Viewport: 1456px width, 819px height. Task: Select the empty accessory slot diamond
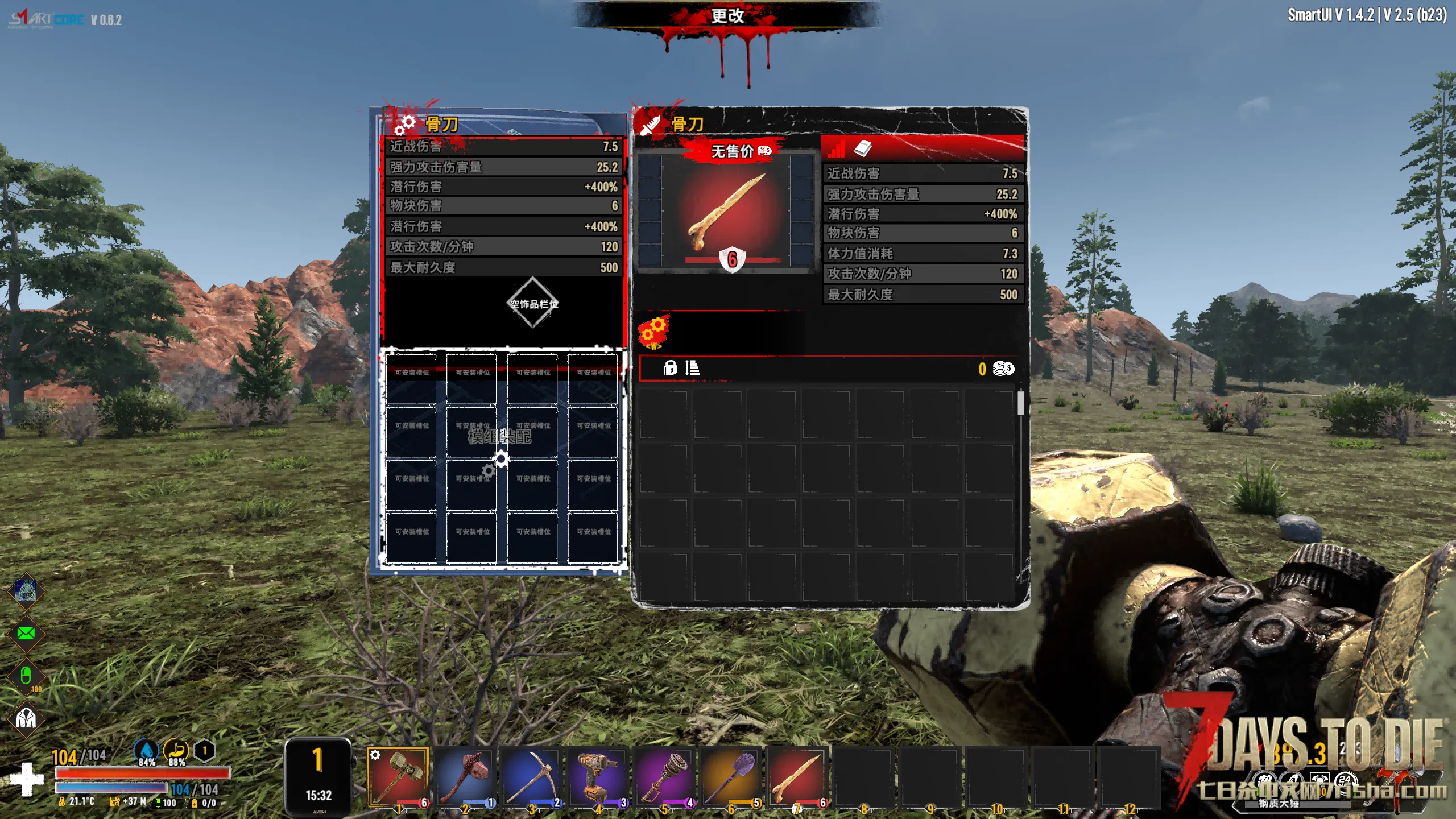[533, 303]
